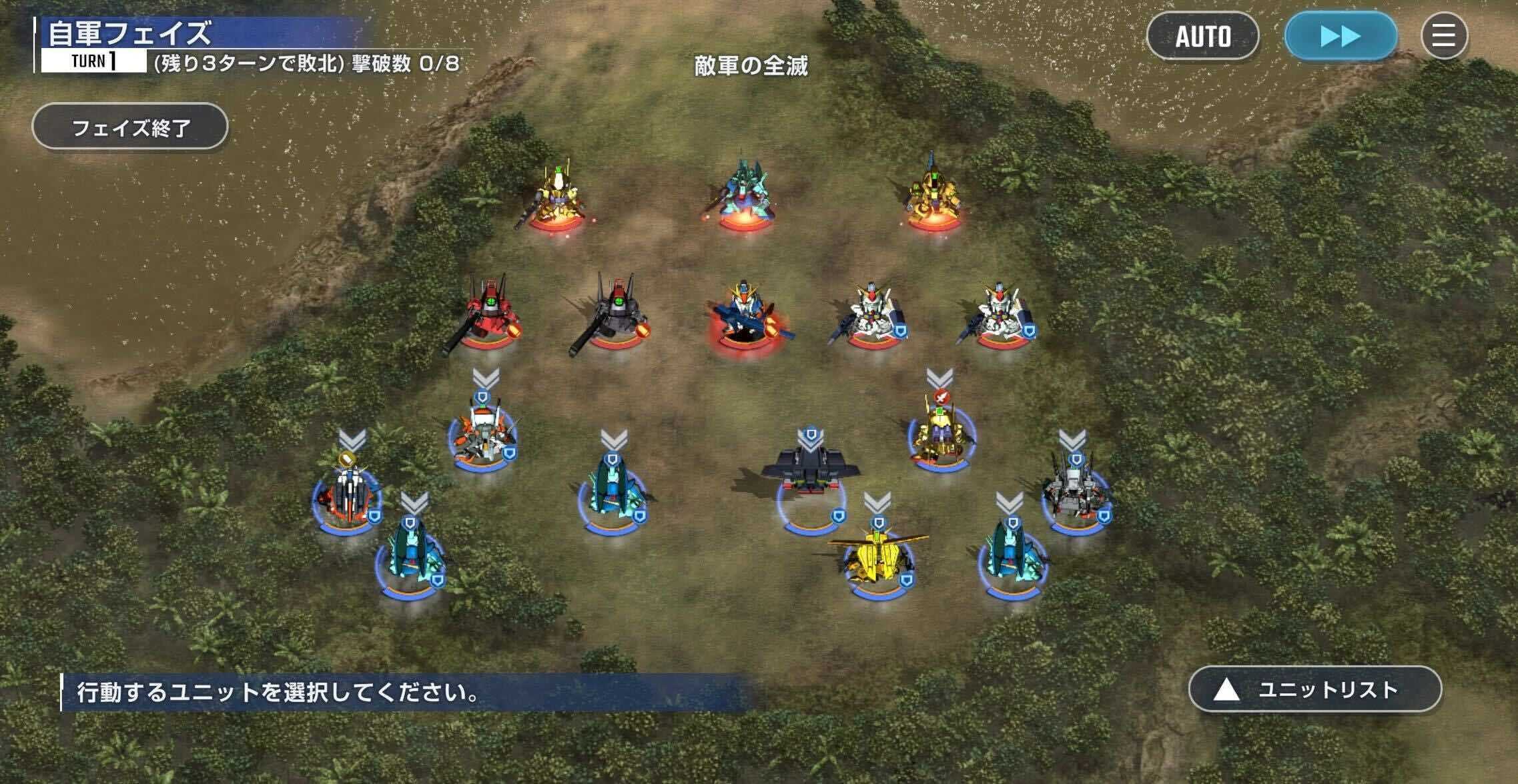
Task: Click the TURN 1 indicator at top left
Action: point(93,64)
